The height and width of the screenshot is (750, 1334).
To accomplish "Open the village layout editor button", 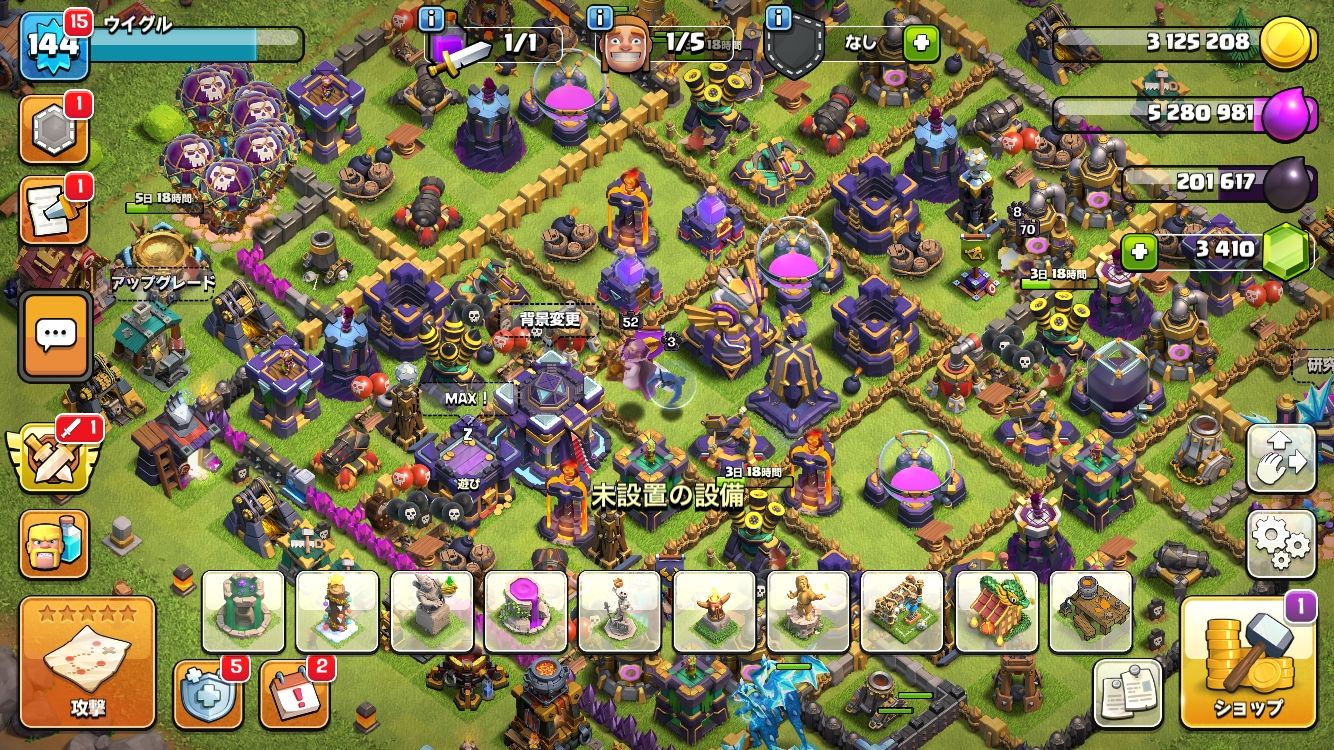I will 1281,458.
